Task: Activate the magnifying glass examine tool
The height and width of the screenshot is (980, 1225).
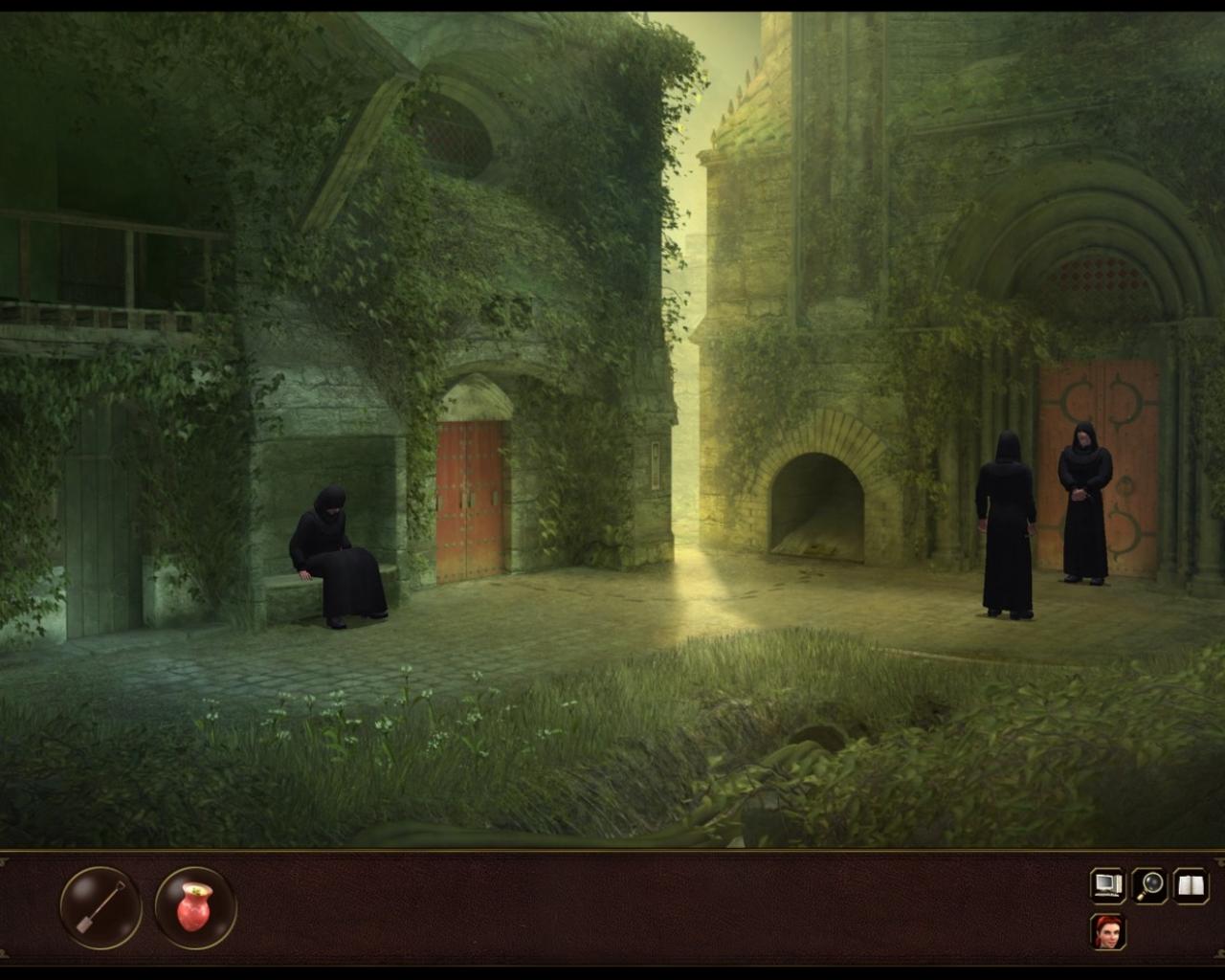Action: tap(1147, 886)
